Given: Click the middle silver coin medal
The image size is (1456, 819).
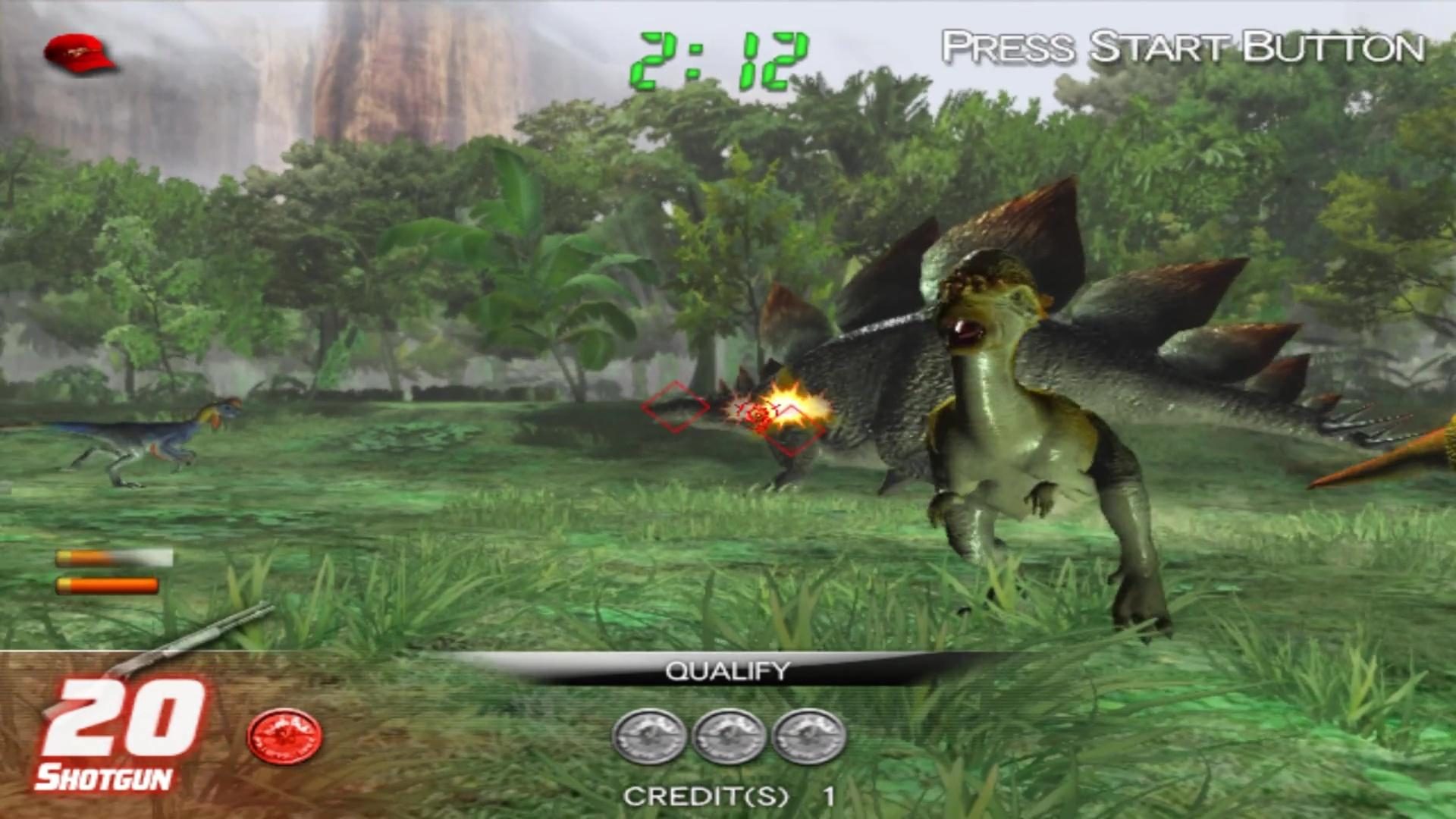Looking at the screenshot, I should click(728, 734).
